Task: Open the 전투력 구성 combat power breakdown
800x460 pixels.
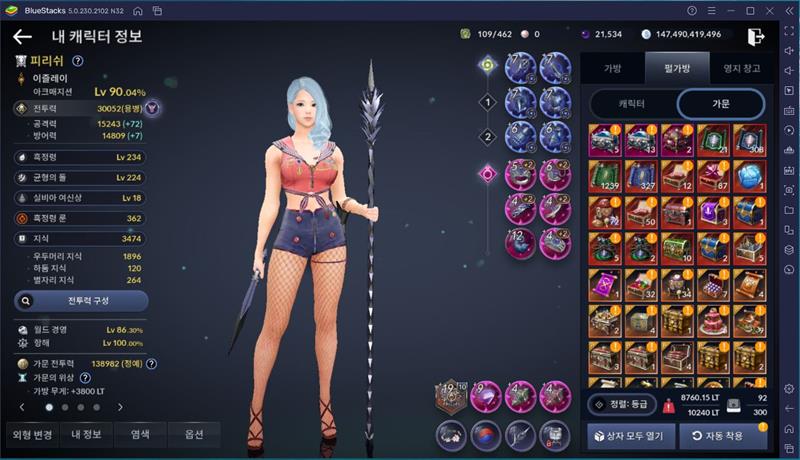Action: (x=82, y=300)
